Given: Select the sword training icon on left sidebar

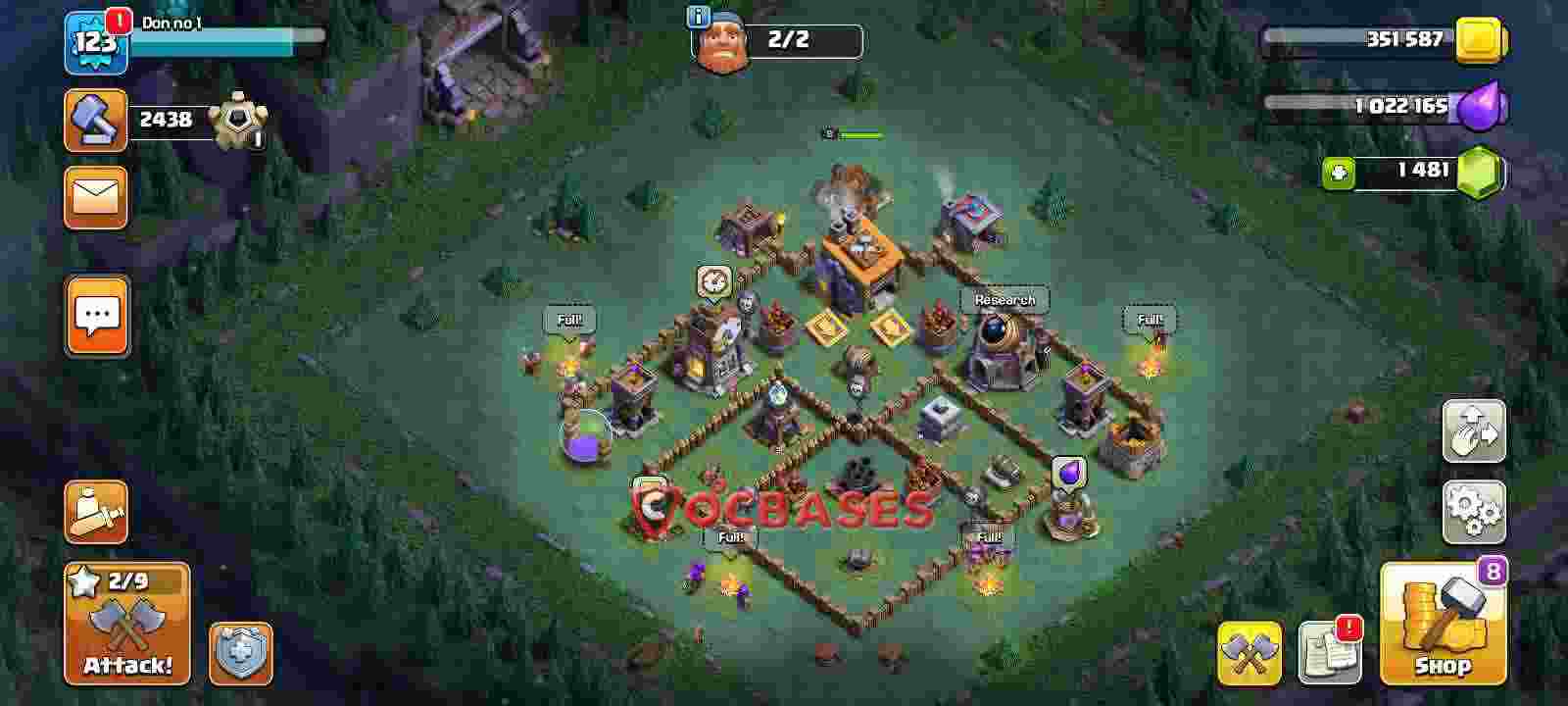Looking at the screenshot, I should click(95, 513).
